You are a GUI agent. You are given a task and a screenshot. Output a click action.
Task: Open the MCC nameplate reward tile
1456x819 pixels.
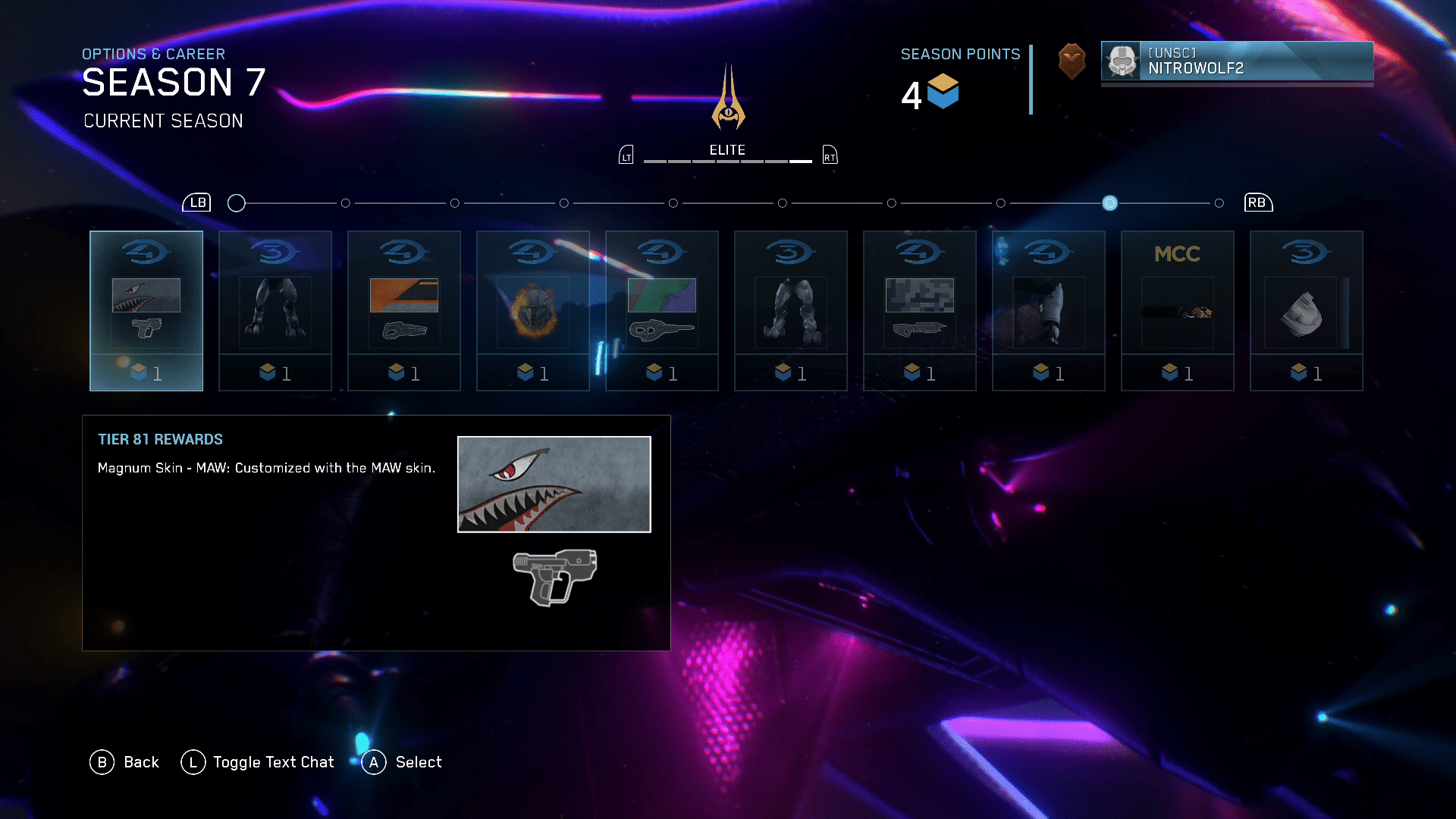1178,311
